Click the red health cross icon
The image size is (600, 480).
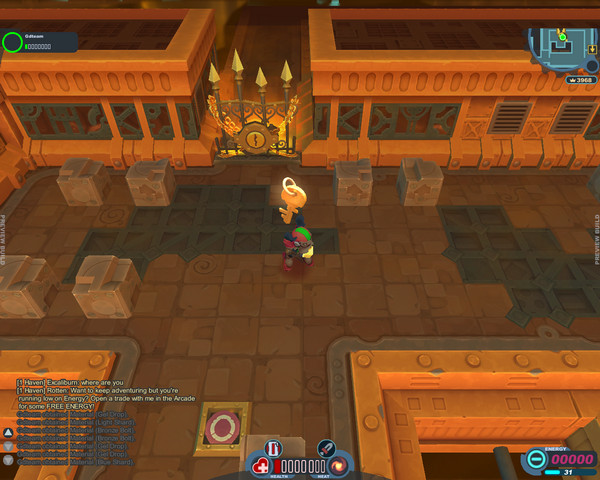pyautogui.click(x=262, y=466)
